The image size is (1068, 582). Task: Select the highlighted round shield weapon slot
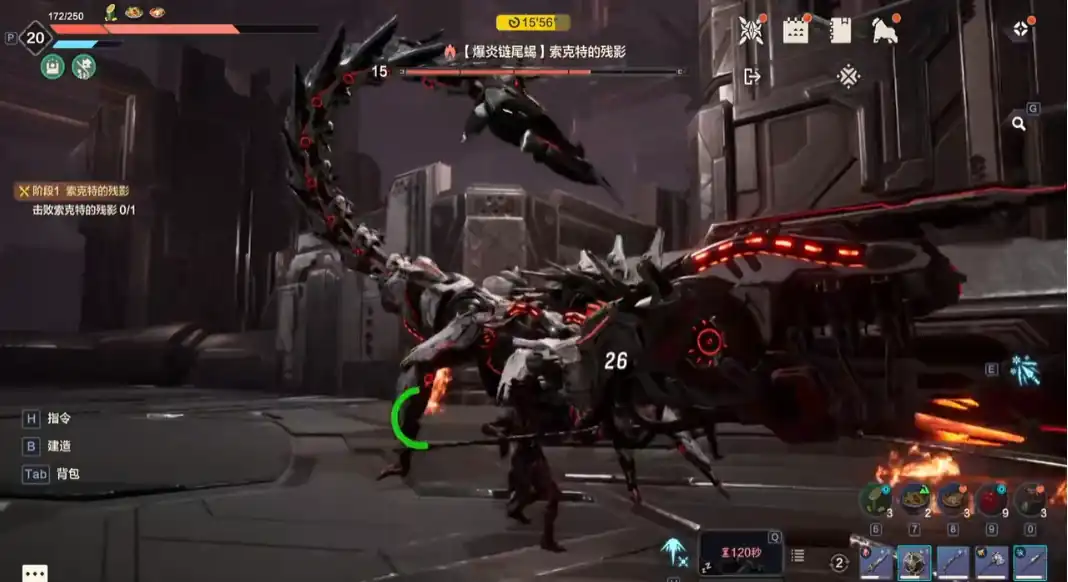(x=914, y=563)
